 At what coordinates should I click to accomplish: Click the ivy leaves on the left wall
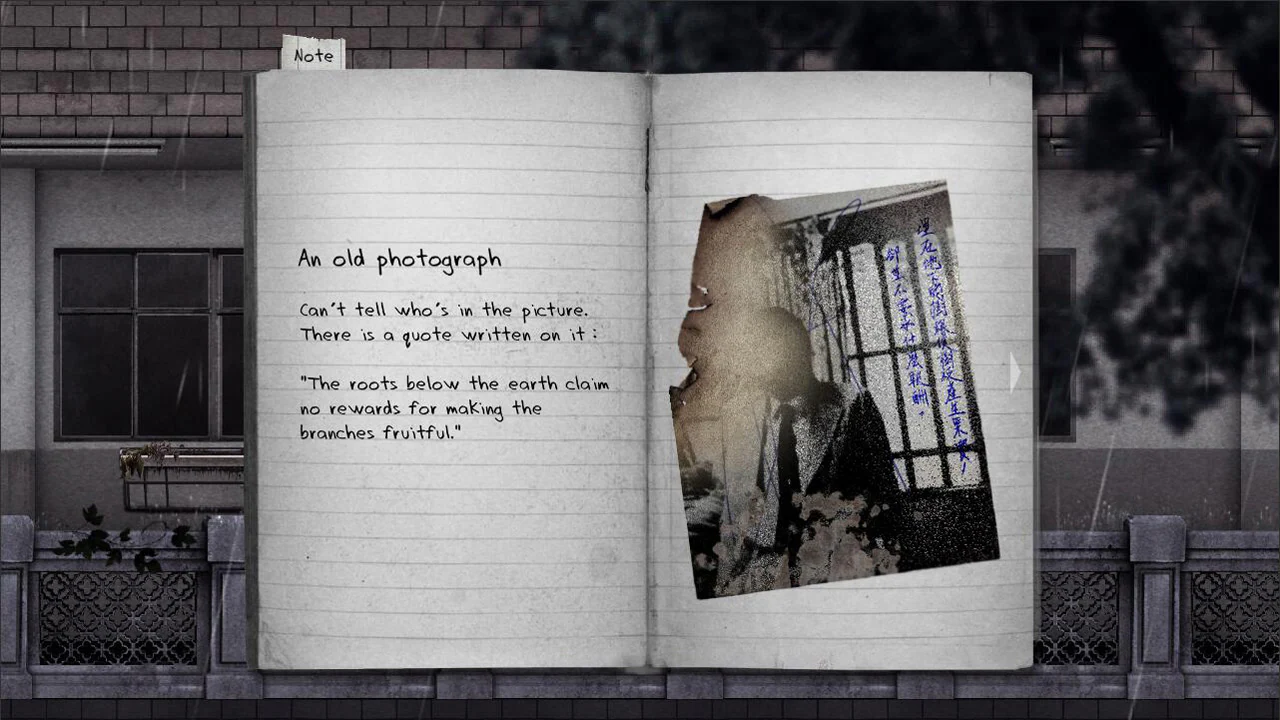(95, 540)
